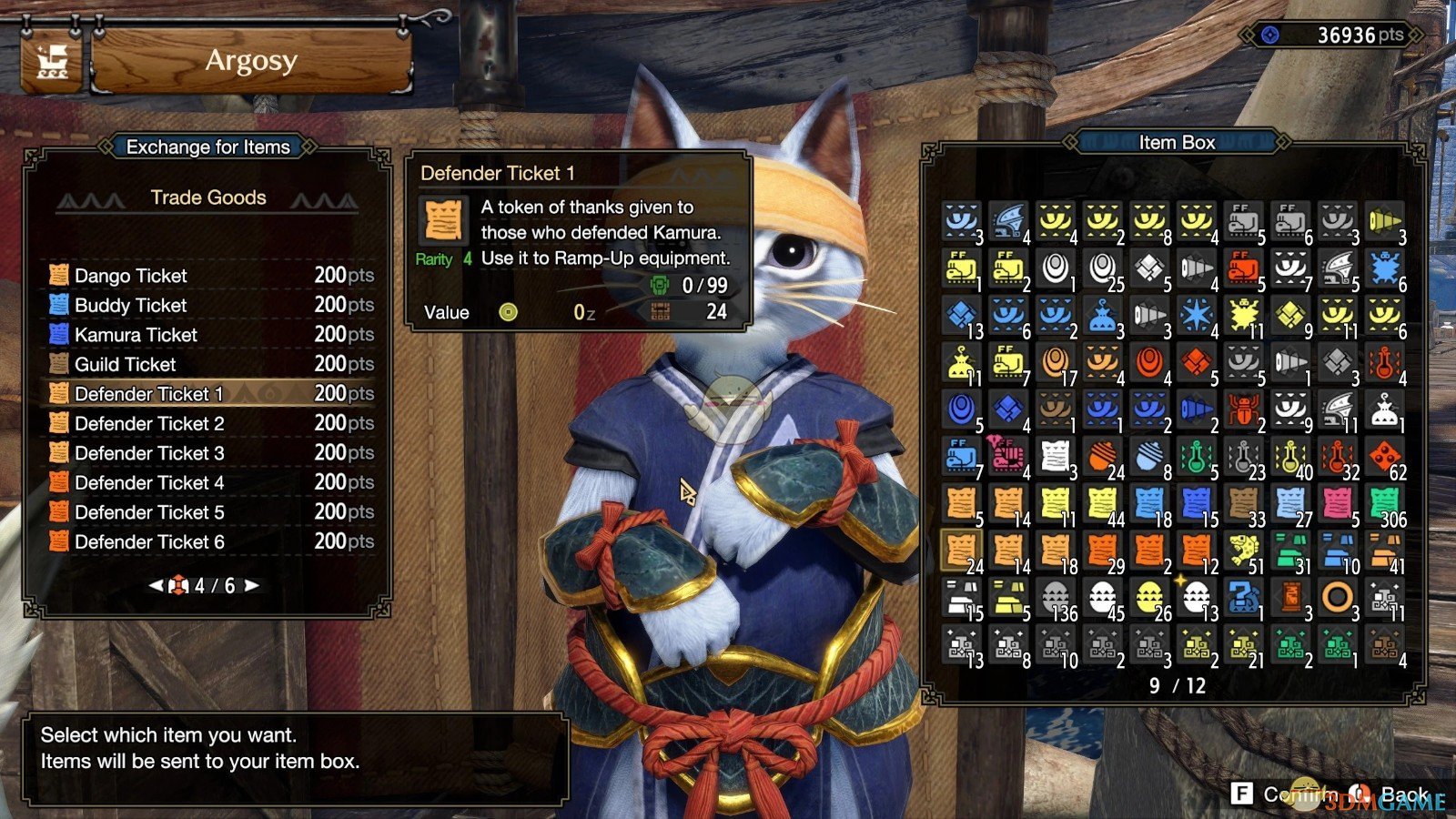Choose the orange ring item slot

1337,599
